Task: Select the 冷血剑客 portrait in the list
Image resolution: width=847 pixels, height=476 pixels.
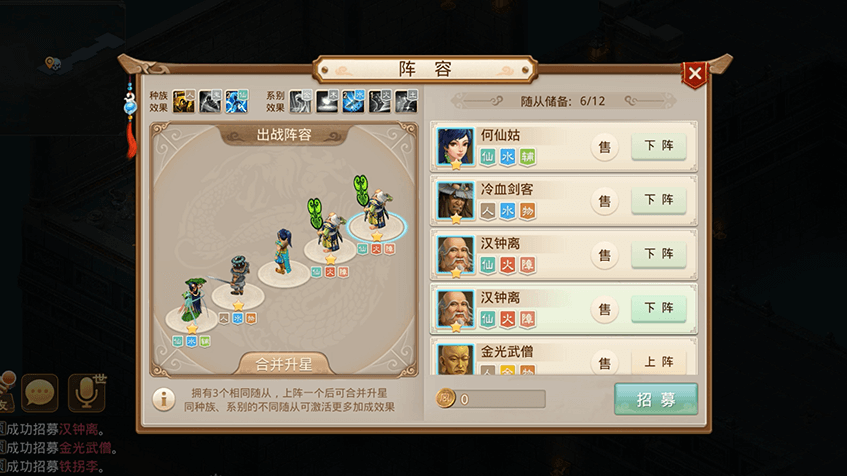Action: (x=456, y=201)
